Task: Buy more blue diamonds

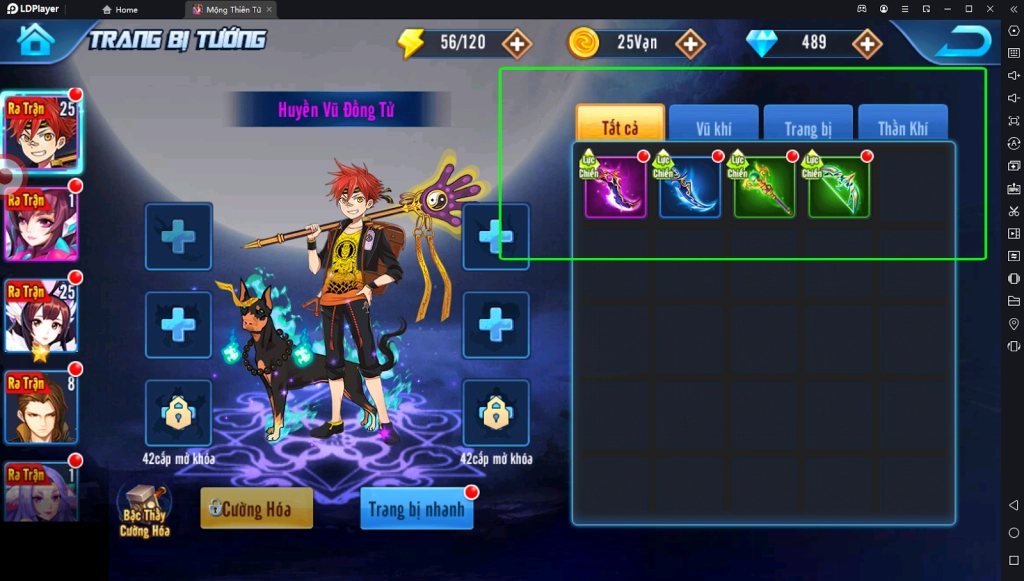Action: 866,43
